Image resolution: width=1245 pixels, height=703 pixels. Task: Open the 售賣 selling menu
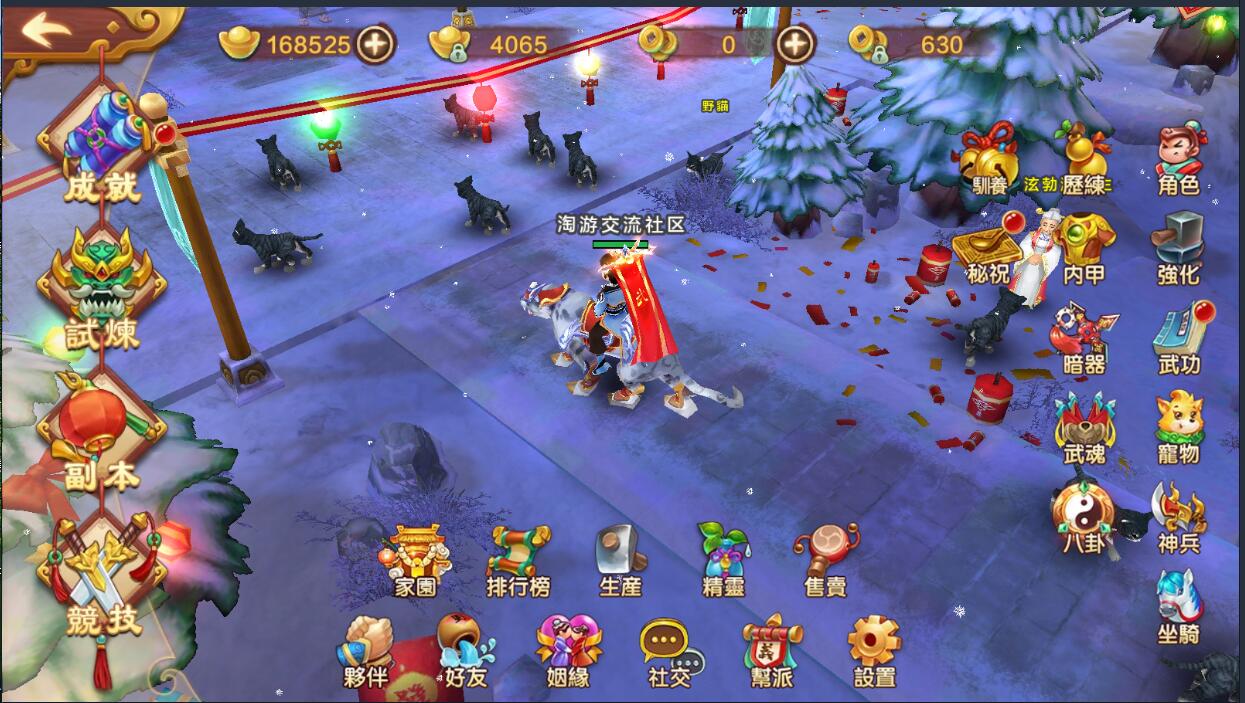pos(826,561)
